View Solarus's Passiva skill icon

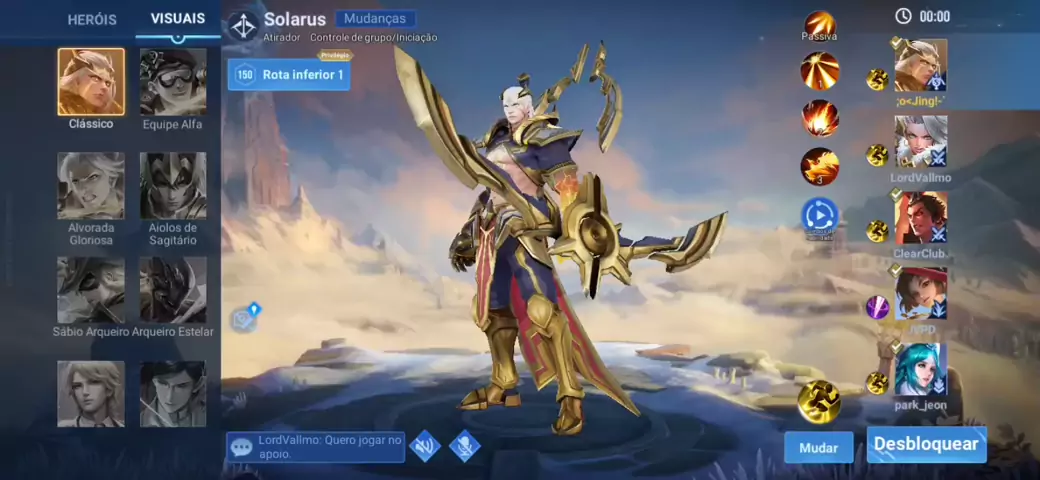click(x=820, y=24)
